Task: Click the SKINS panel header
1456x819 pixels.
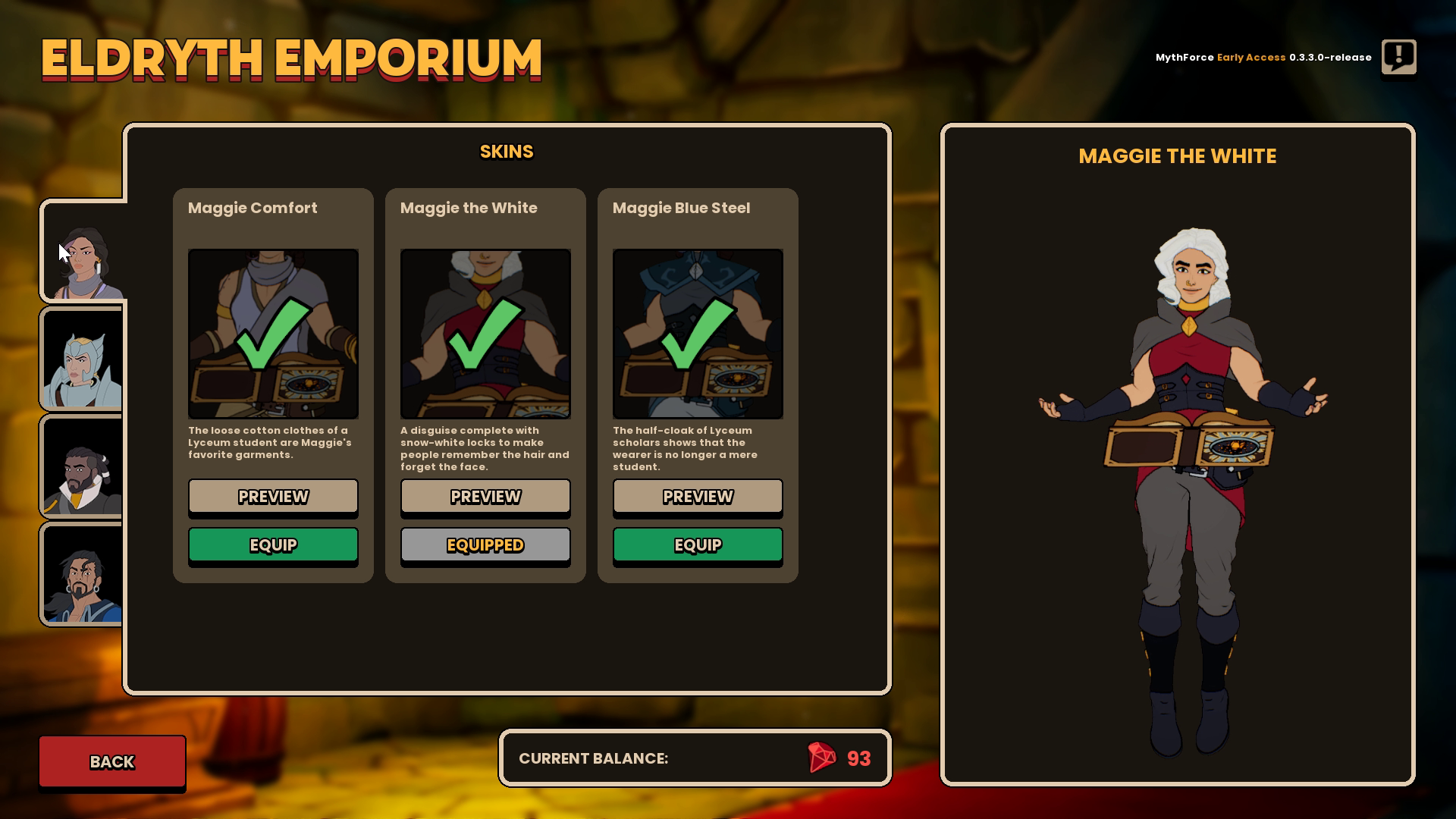Action: tap(507, 151)
